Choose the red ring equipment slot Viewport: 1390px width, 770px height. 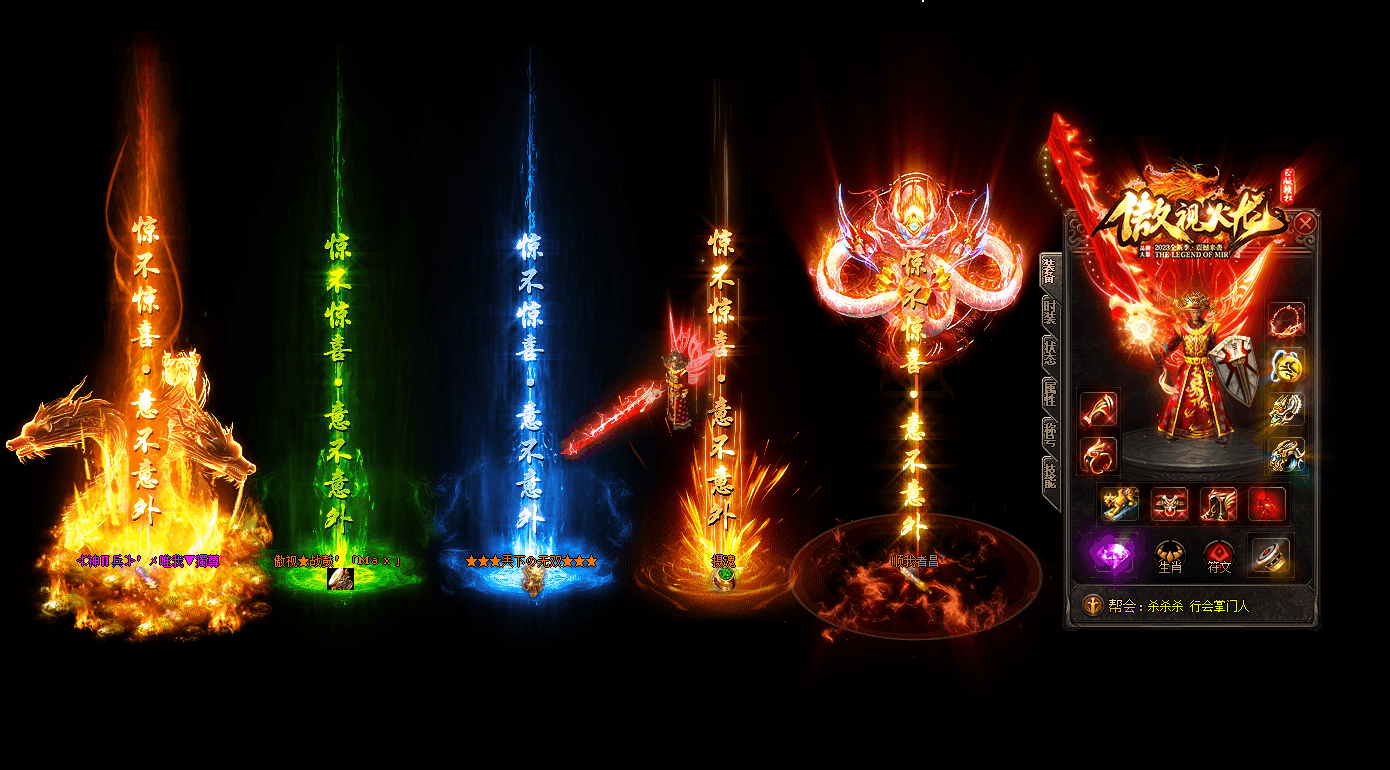coord(1099,455)
